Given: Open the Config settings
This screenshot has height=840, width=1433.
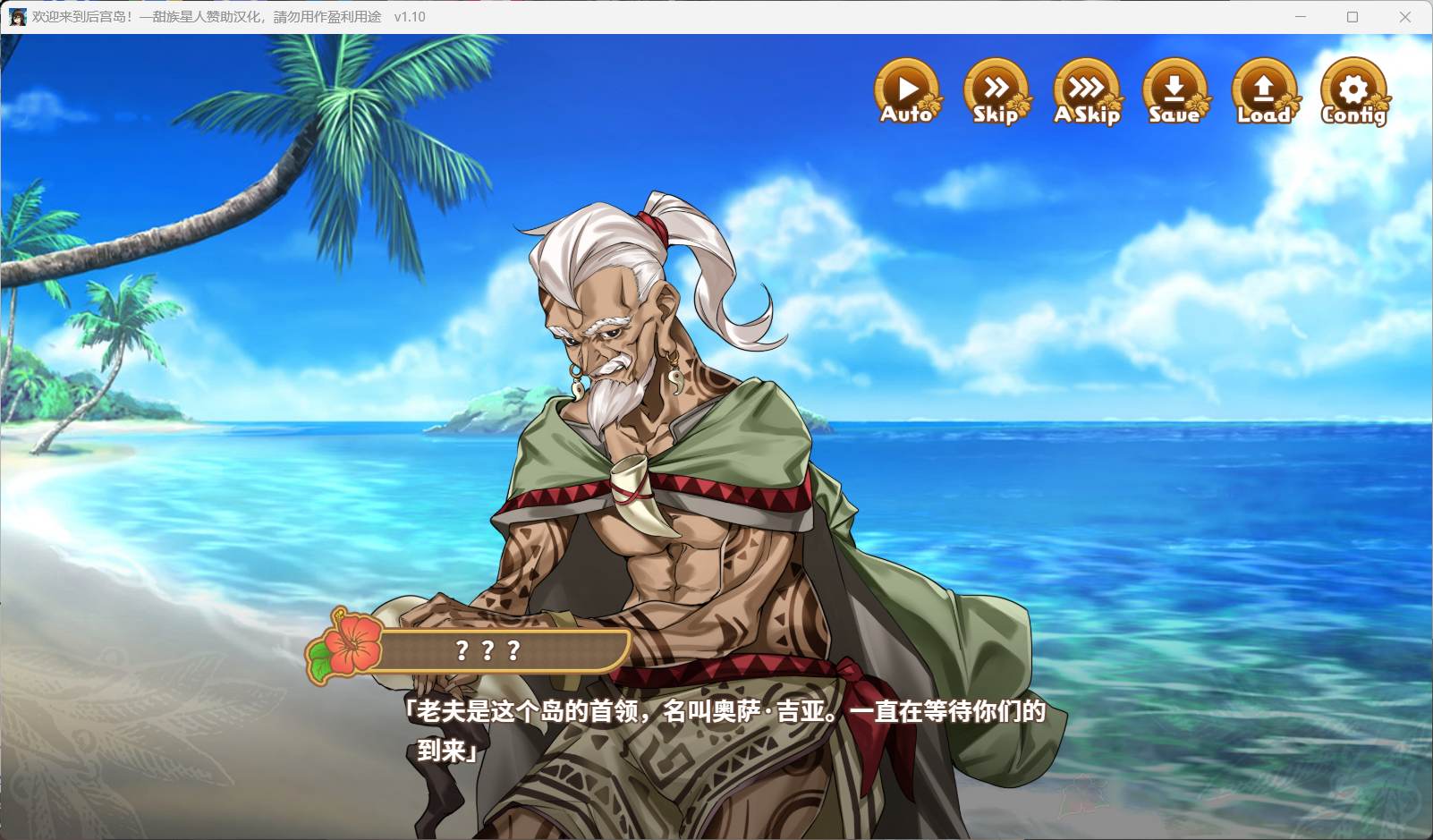Looking at the screenshot, I should coord(1353,91).
